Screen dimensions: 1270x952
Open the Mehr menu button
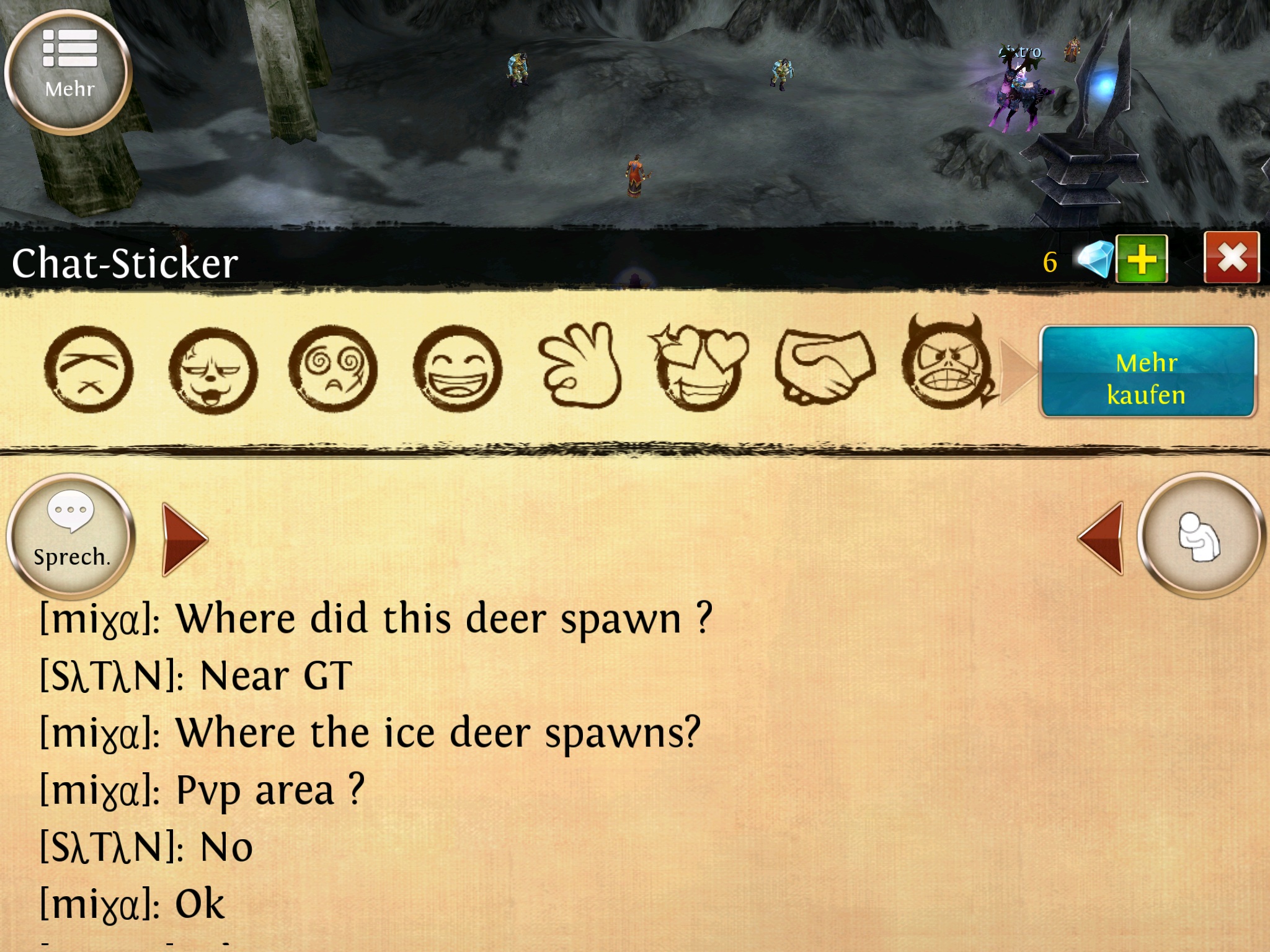pyautogui.click(x=69, y=71)
